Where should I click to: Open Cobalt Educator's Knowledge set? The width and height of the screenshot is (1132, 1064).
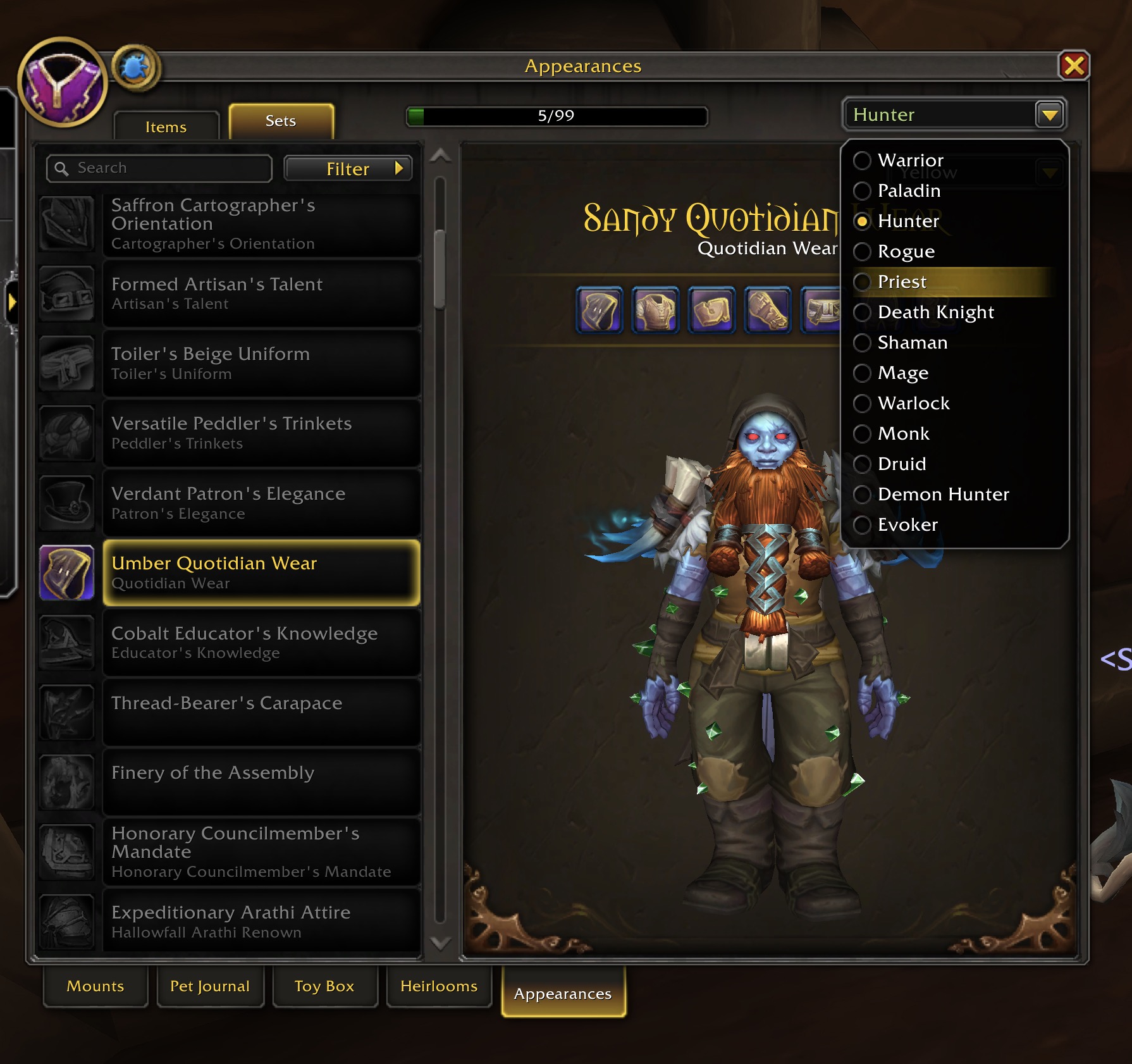point(261,642)
